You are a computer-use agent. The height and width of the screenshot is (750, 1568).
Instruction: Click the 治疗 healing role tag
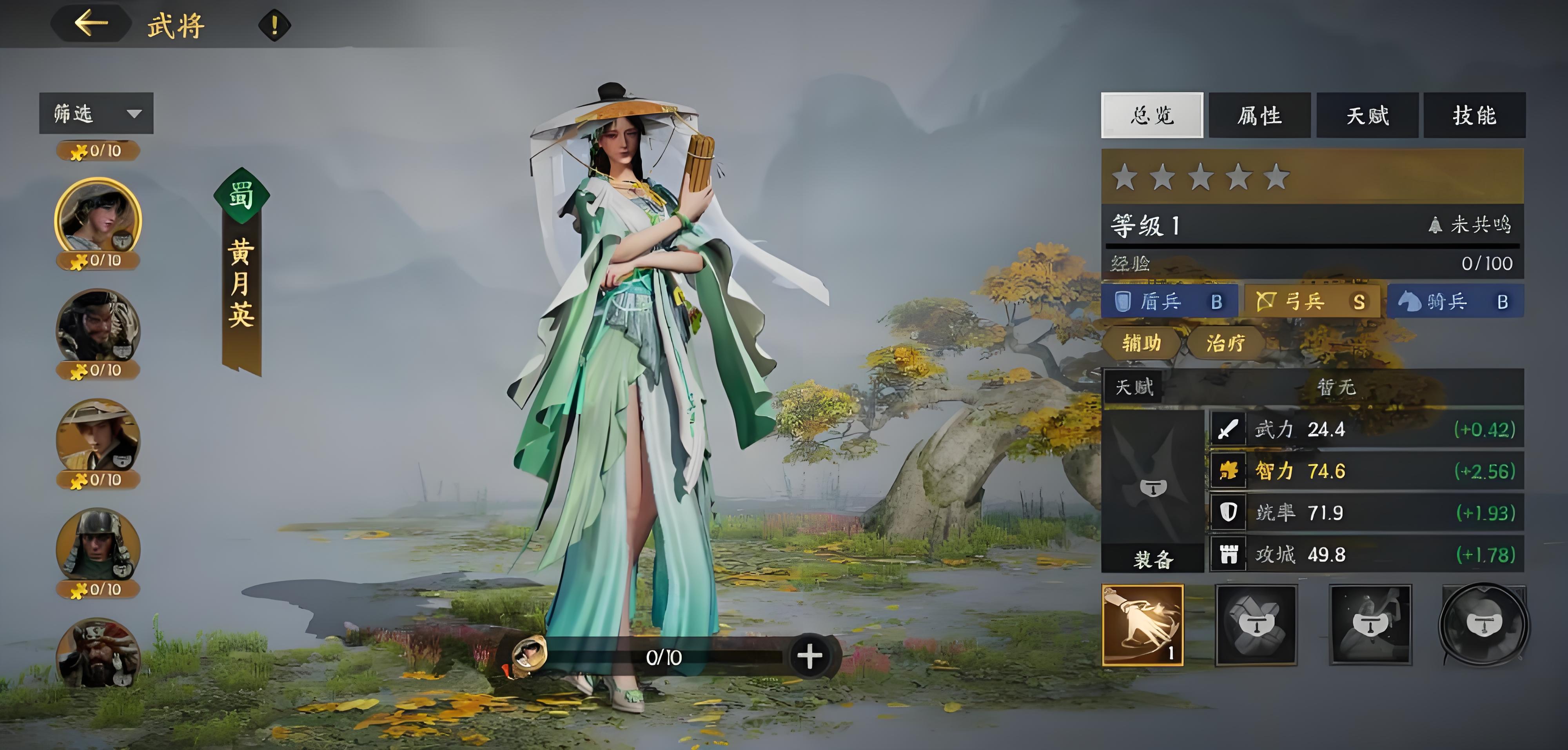1225,343
